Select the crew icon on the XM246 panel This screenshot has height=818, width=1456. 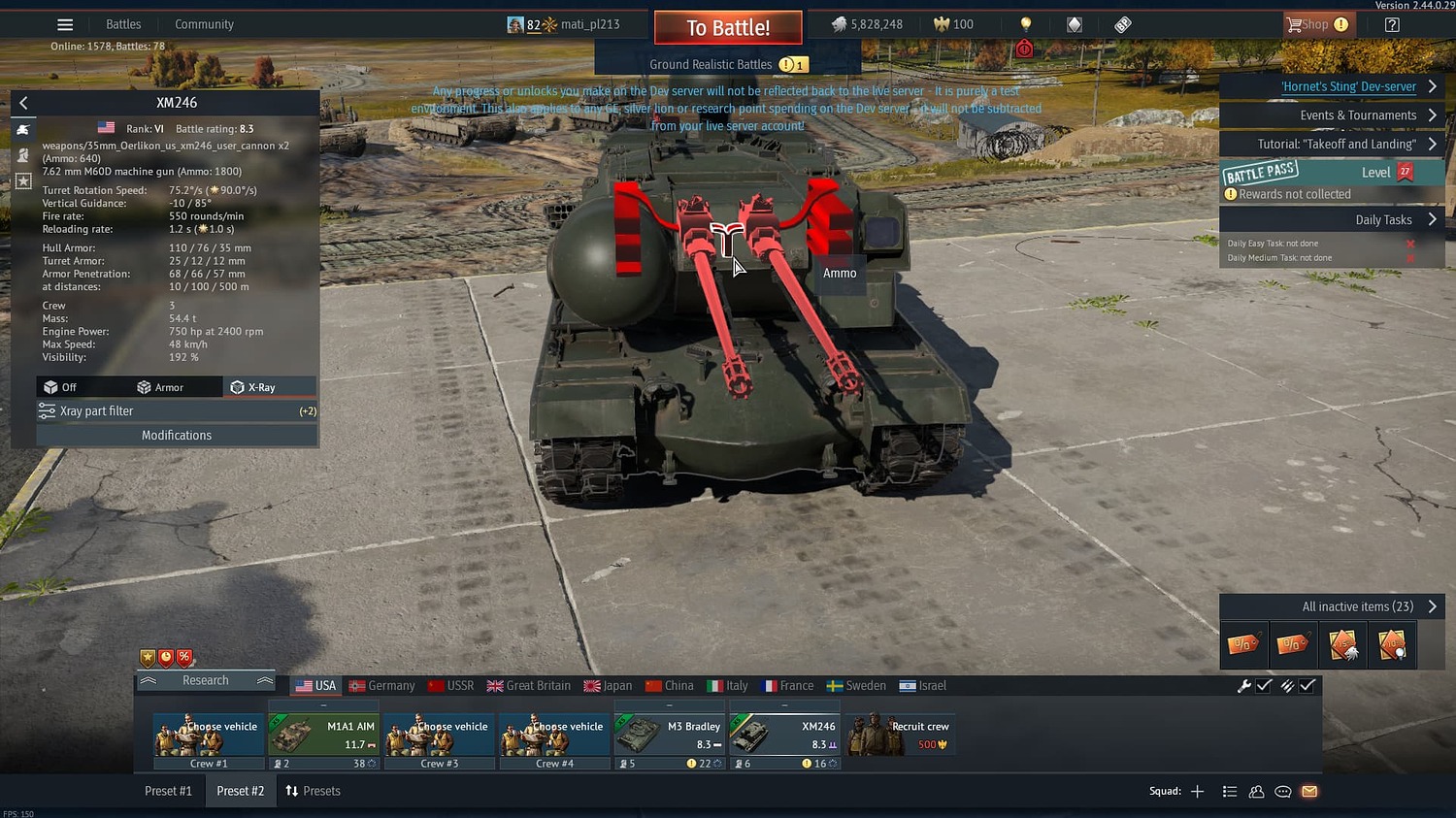pyautogui.click(x=22, y=154)
